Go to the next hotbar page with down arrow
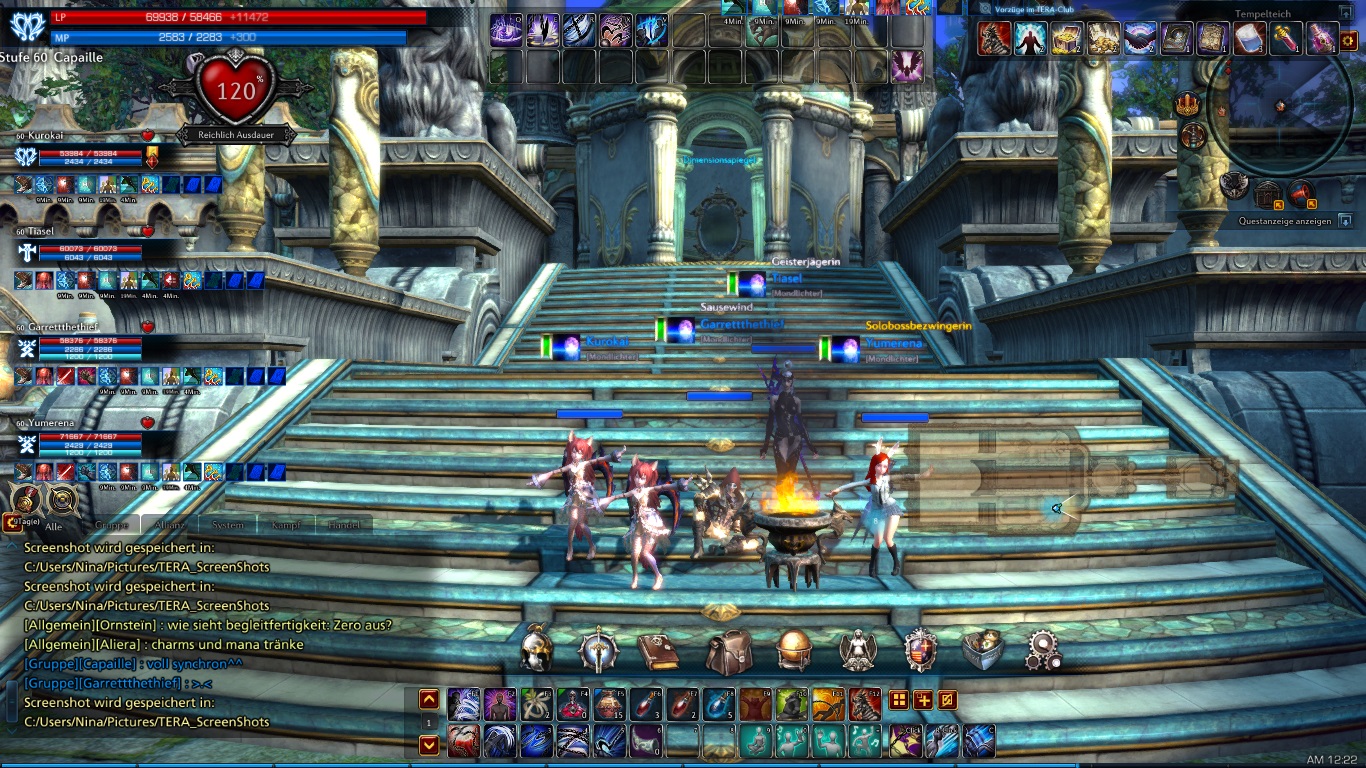 (429, 745)
